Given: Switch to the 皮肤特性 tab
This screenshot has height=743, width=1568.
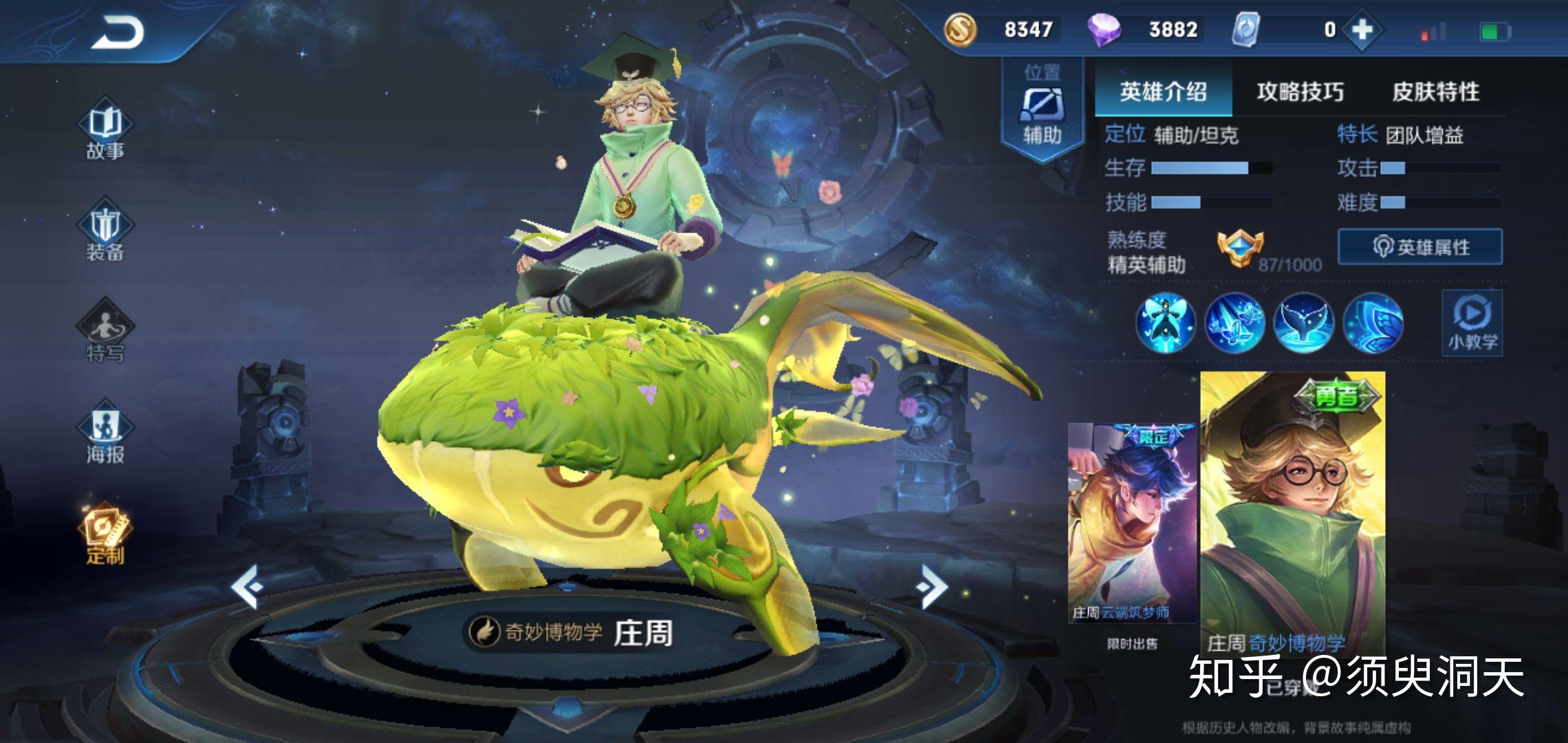Looking at the screenshot, I should 1435,92.
